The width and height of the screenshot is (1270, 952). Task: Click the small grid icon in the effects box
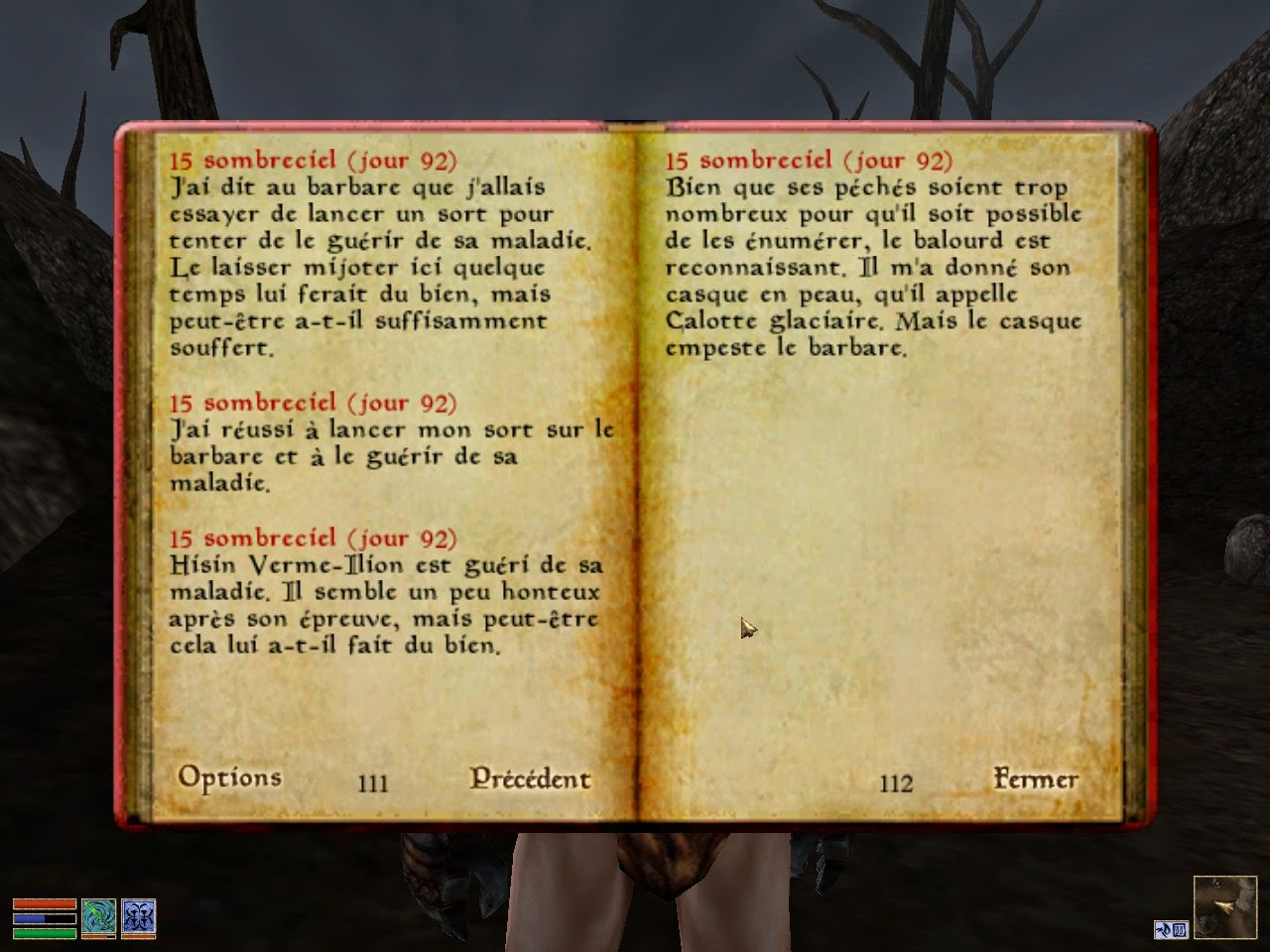tap(1179, 929)
